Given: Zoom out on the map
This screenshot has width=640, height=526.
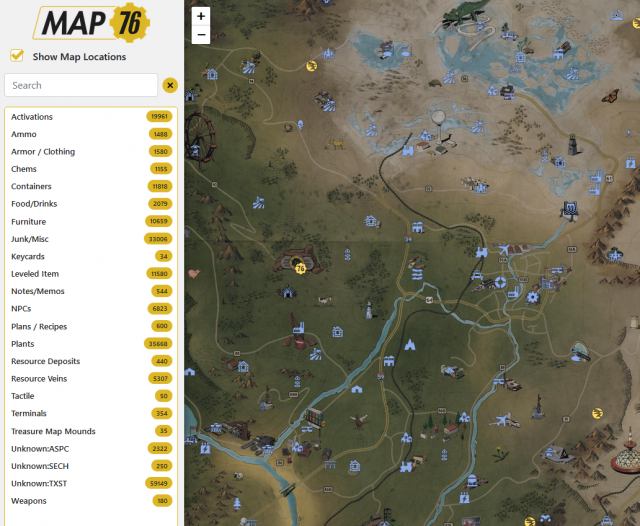Looking at the screenshot, I should click(201, 34).
